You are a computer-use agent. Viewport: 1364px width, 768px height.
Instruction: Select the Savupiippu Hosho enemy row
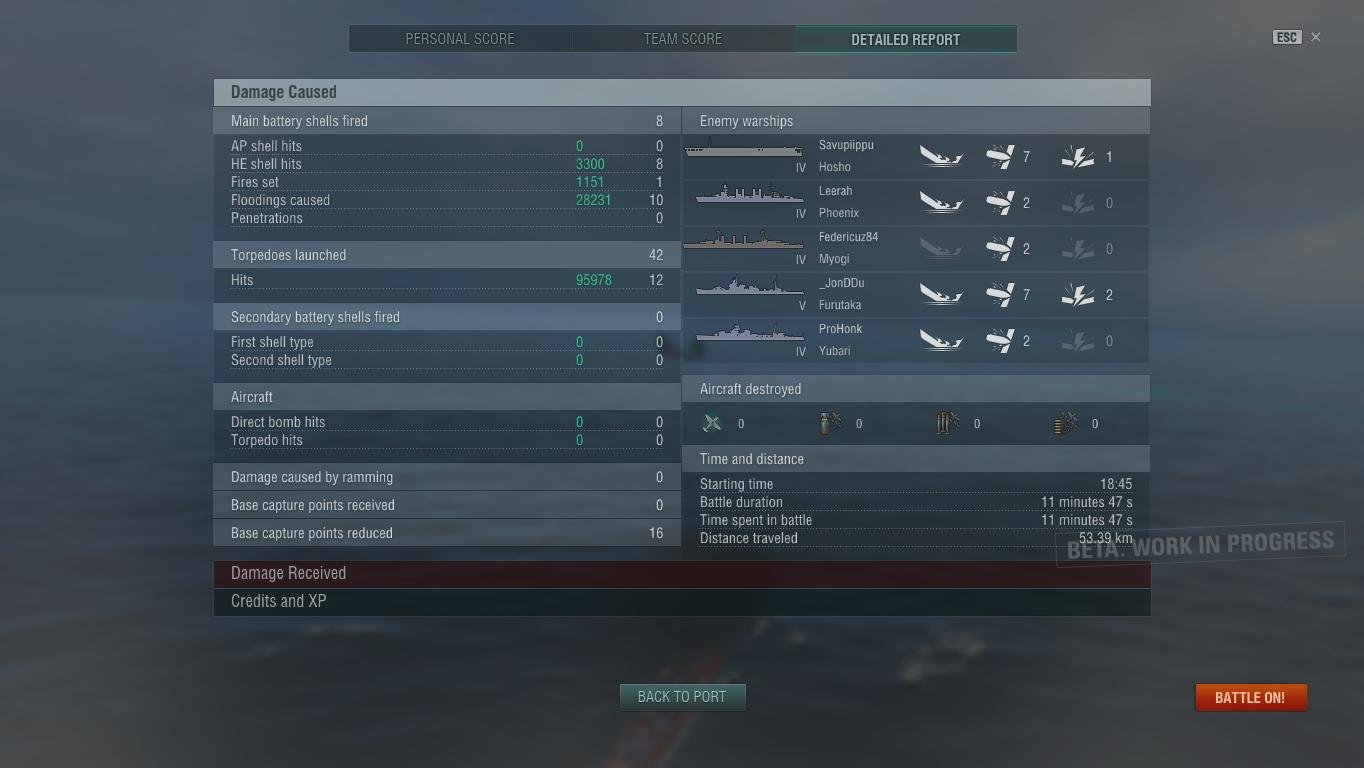click(915, 157)
